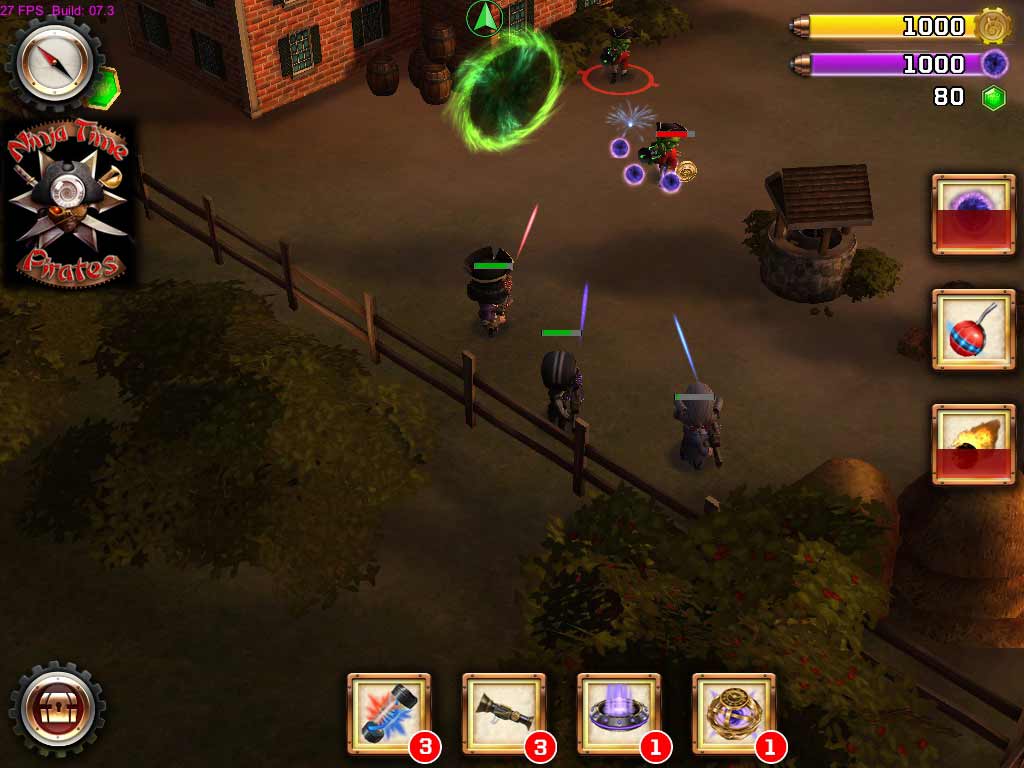
Task: Select the brass blunderbuss item slot
Action: point(504,713)
